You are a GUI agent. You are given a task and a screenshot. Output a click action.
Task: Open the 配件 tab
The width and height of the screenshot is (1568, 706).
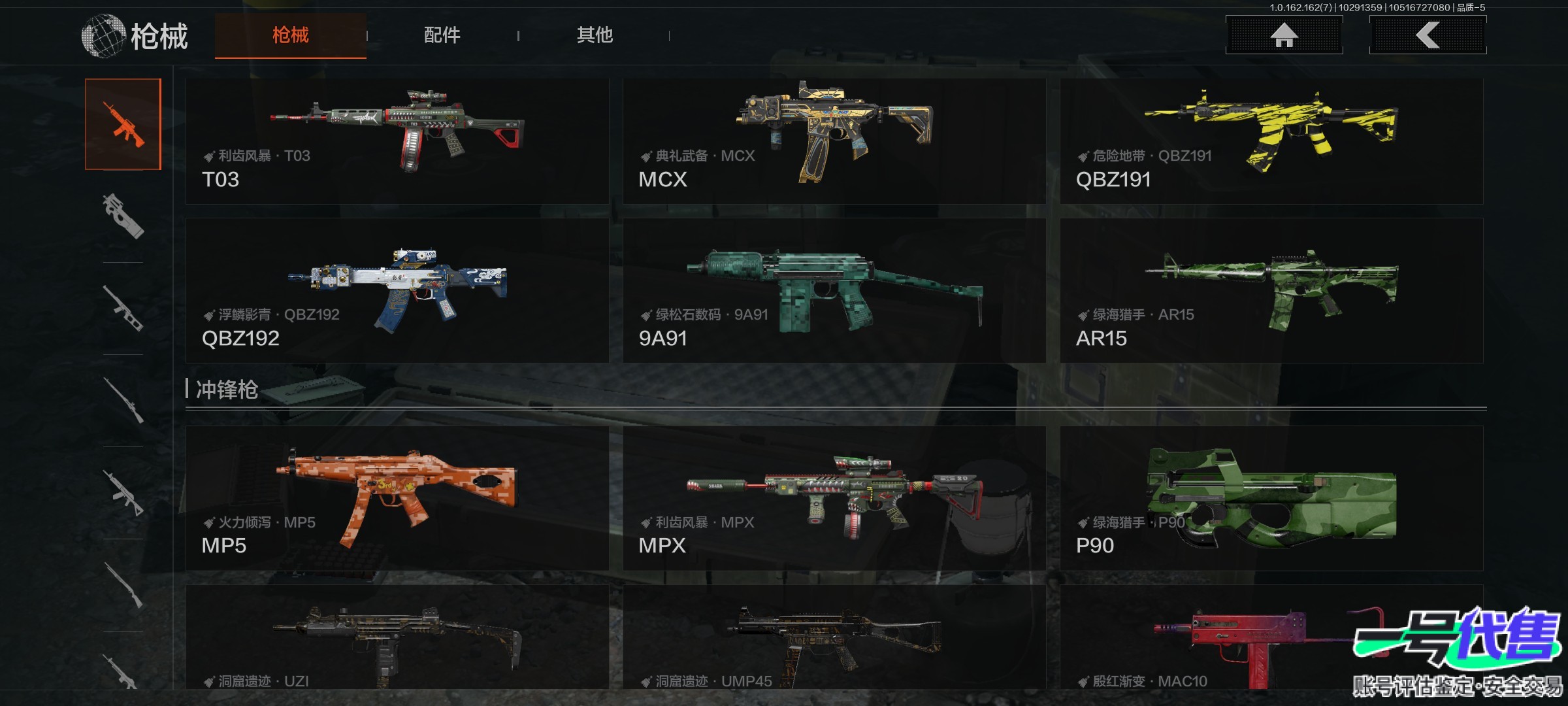coord(442,35)
